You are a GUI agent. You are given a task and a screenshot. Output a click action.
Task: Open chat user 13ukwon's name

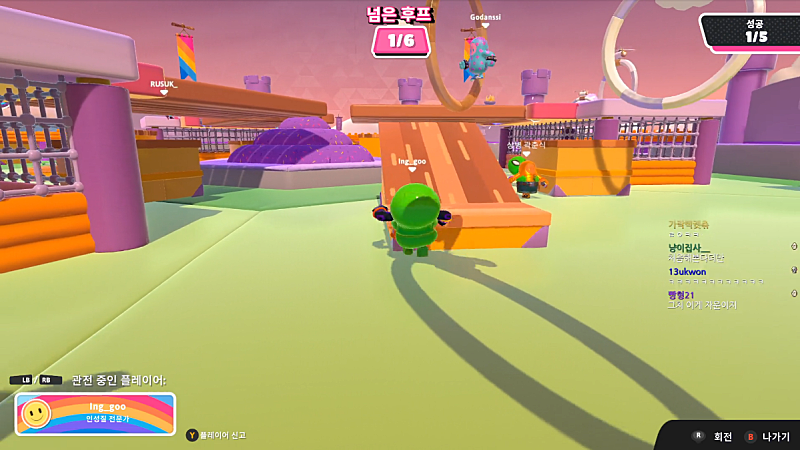(687, 271)
